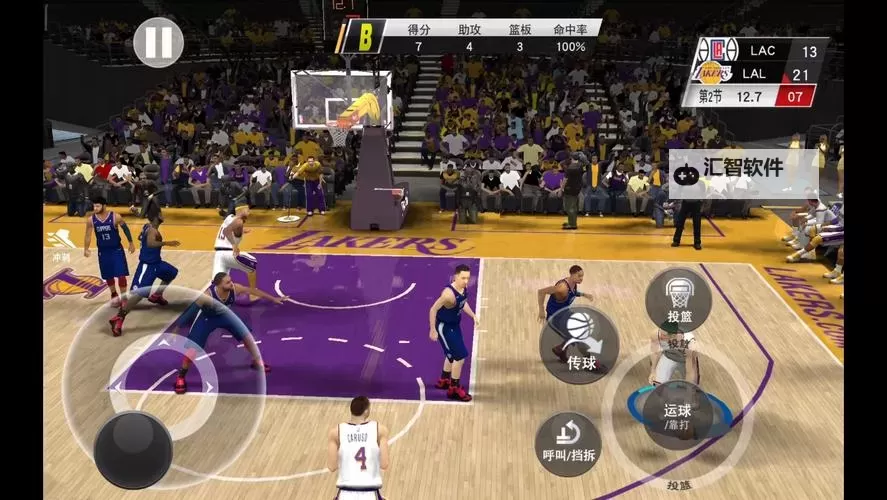The width and height of the screenshot is (887, 500).
Task: Call a pick with 呼叫/挡拆
Action: pyautogui.click(x=568, y=444)
